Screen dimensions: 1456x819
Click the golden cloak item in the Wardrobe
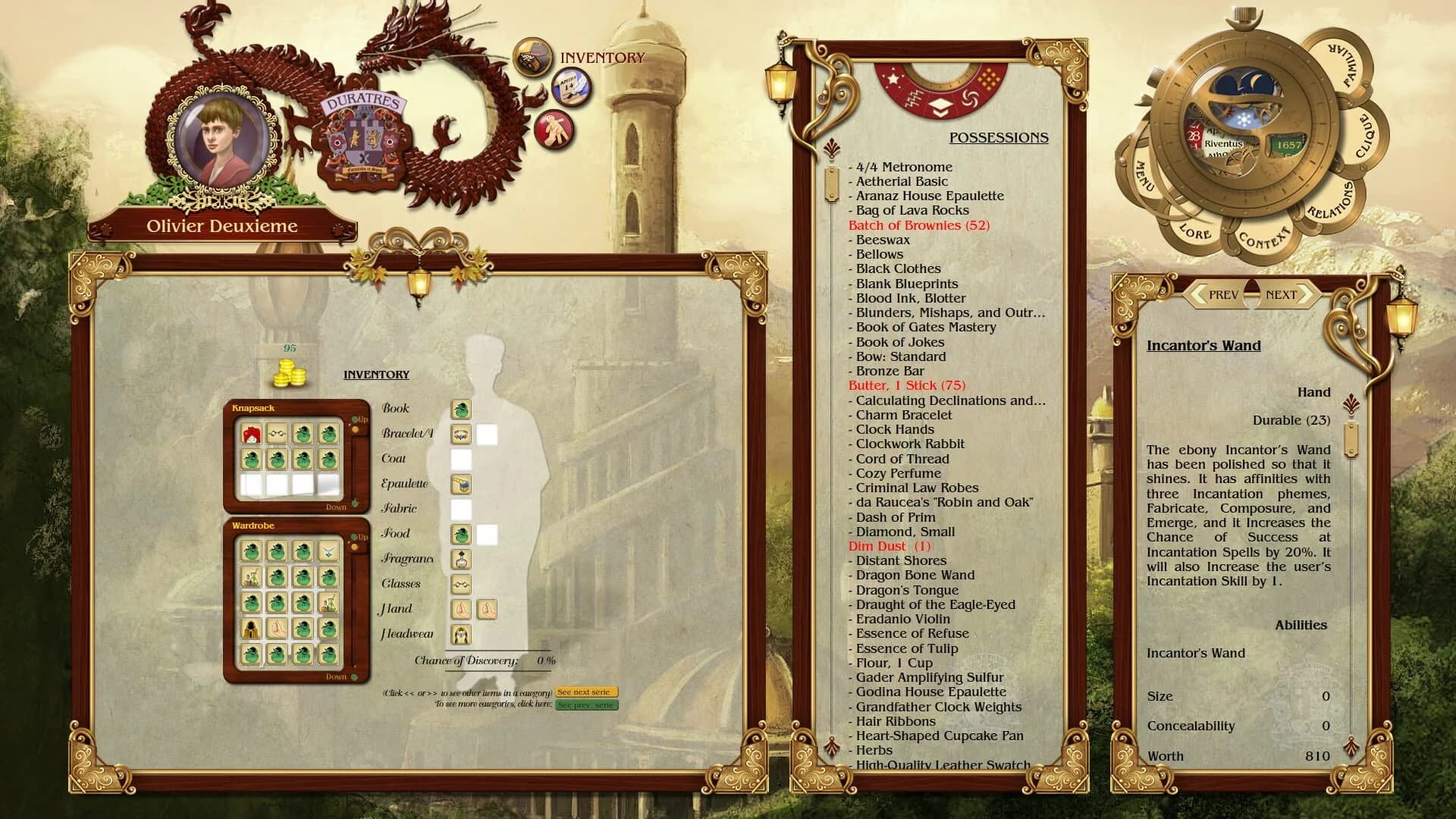pyautogui.click(x=253, y=628)
